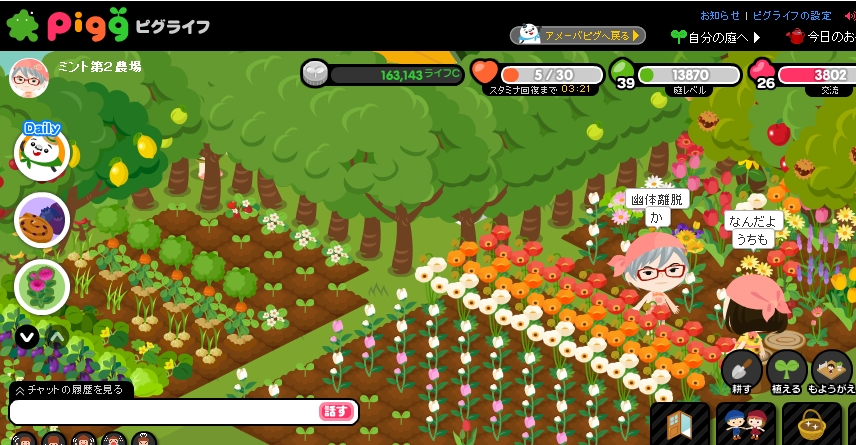Open the cookie and blueberry quest icon
Viewport: 856px width, 445px height.
[x=42, y=220]
